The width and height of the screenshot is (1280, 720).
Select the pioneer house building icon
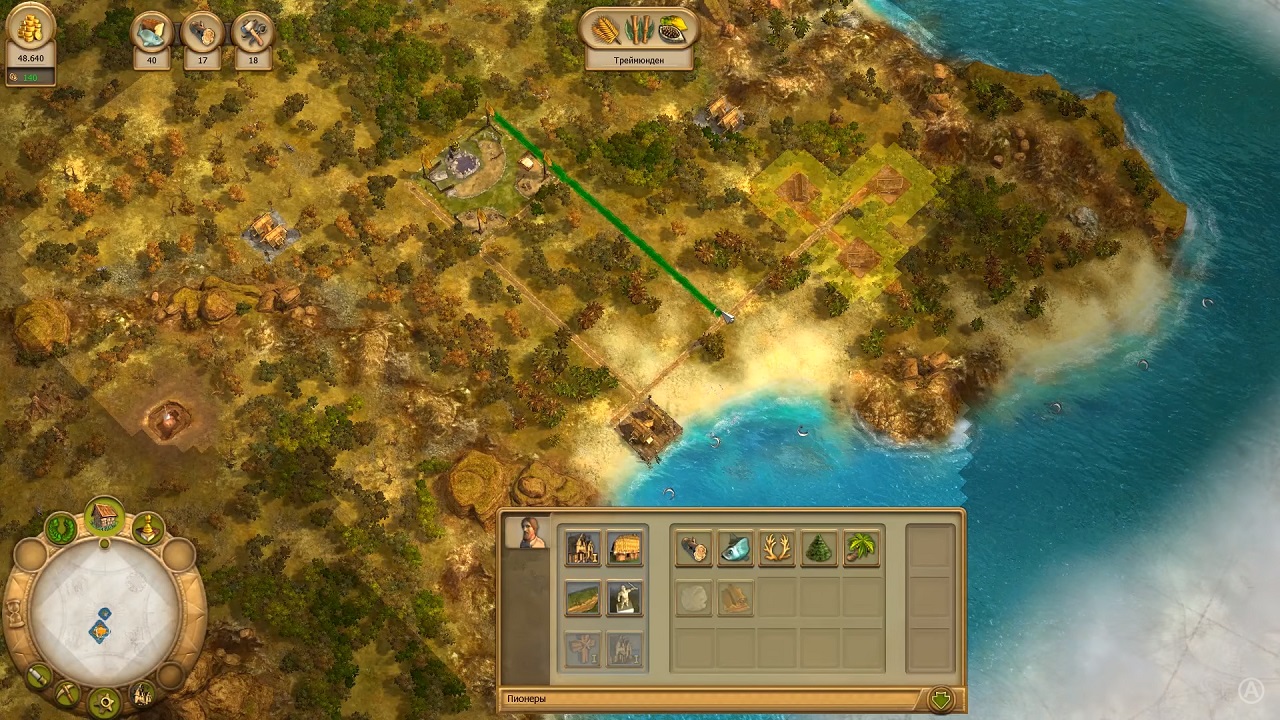click(x=582, y=547)
